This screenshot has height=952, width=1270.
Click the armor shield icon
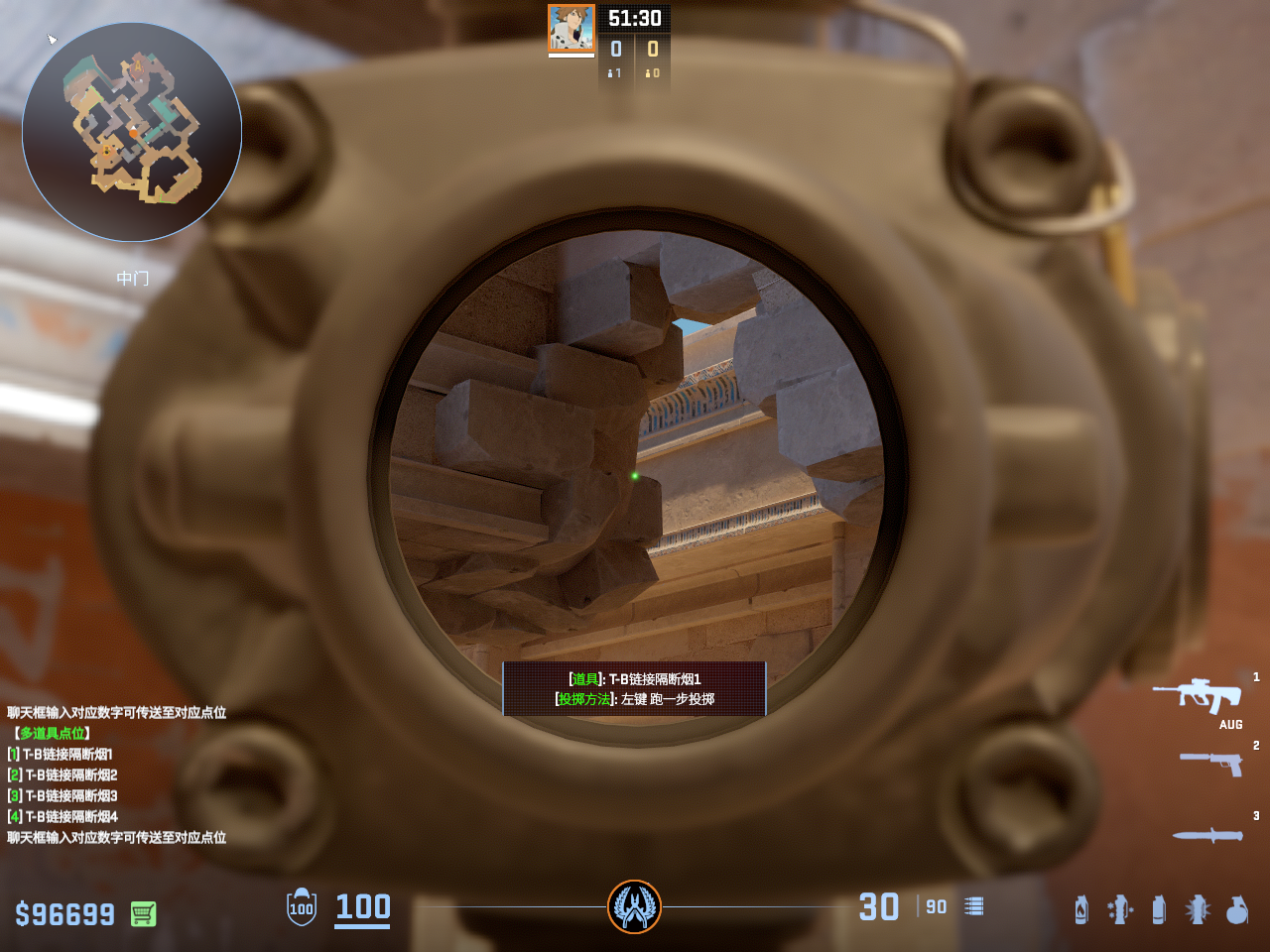click(302, 907)
